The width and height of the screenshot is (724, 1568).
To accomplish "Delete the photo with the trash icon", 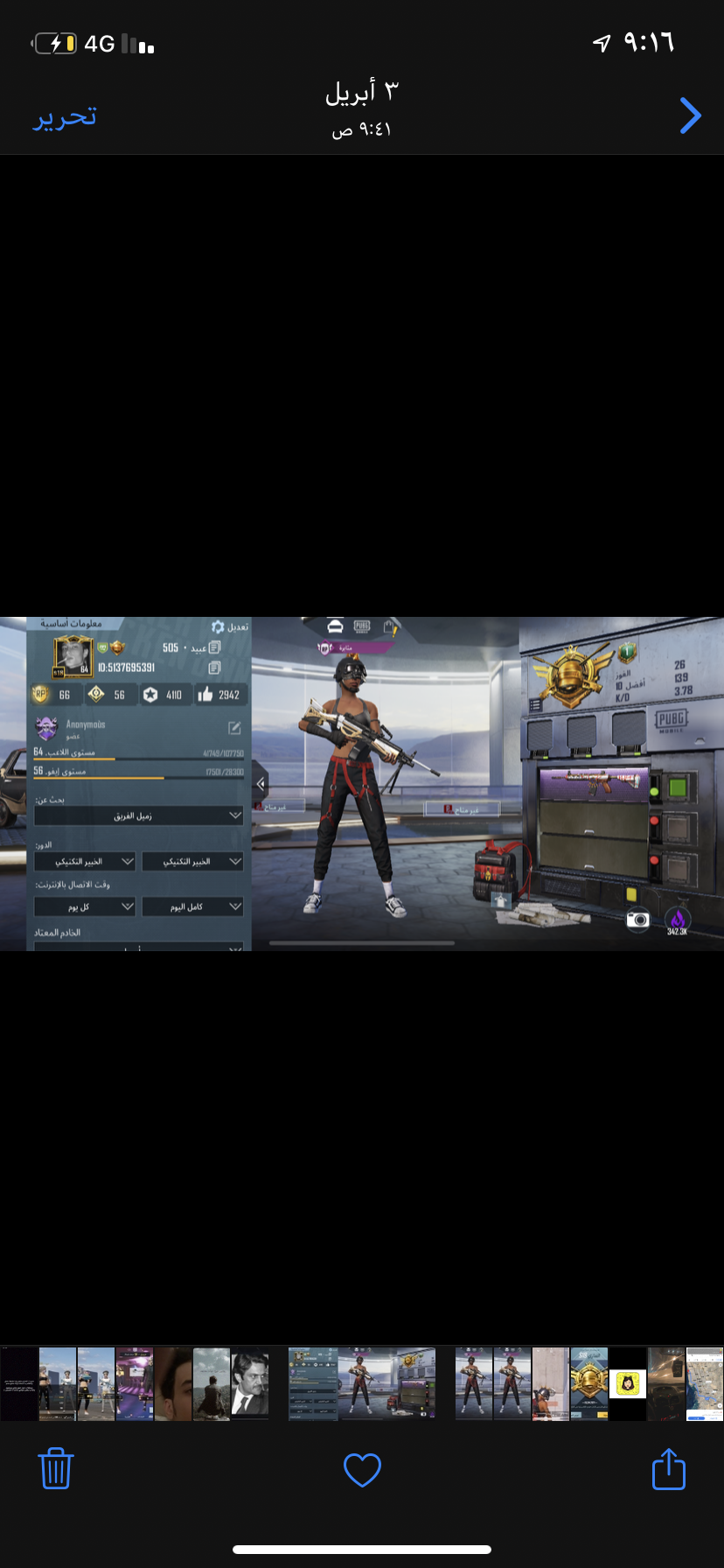I will [x=56, y=1469].
